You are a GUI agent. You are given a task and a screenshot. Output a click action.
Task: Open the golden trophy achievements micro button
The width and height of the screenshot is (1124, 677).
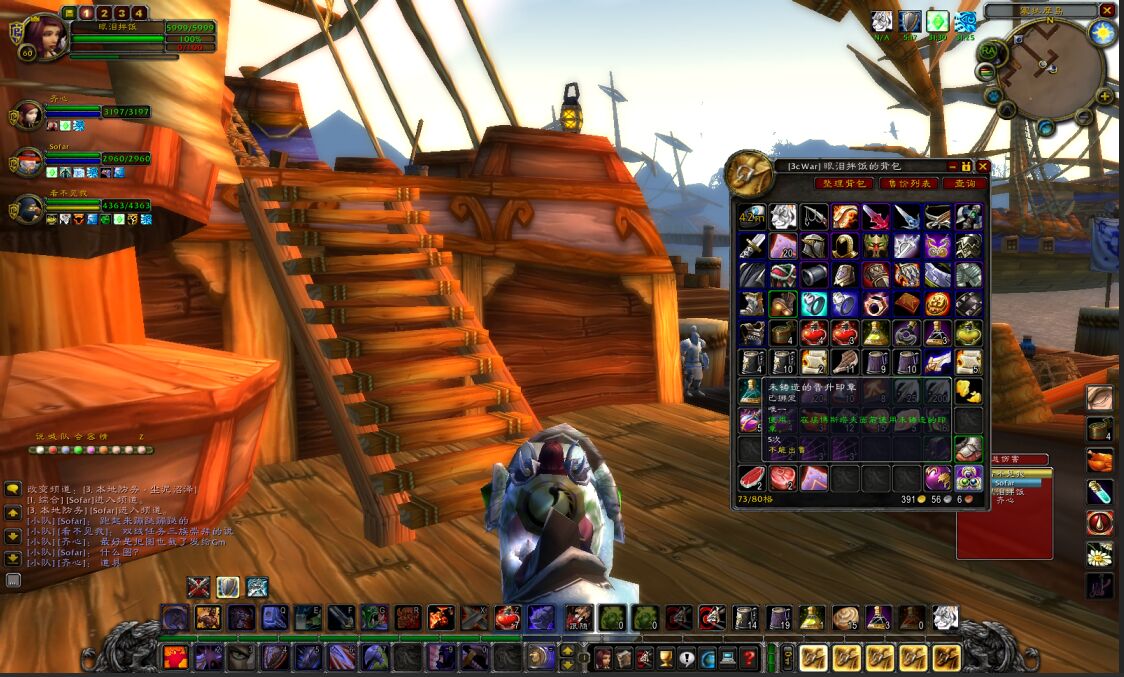(665, 658)
